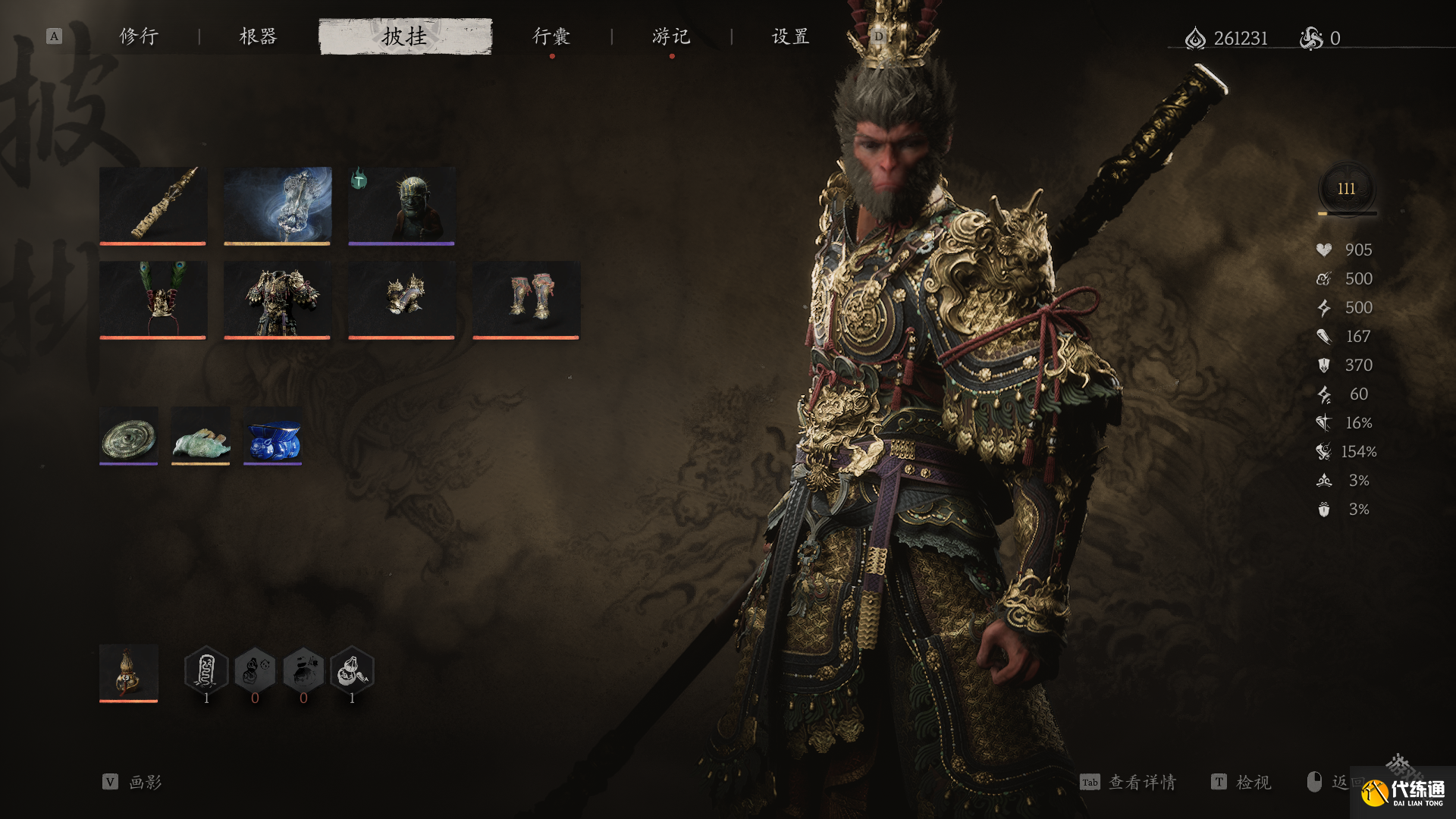Click the 检视 inspect button
The height and width of the screenshot is (819, 1456).
coord(1241,782)
